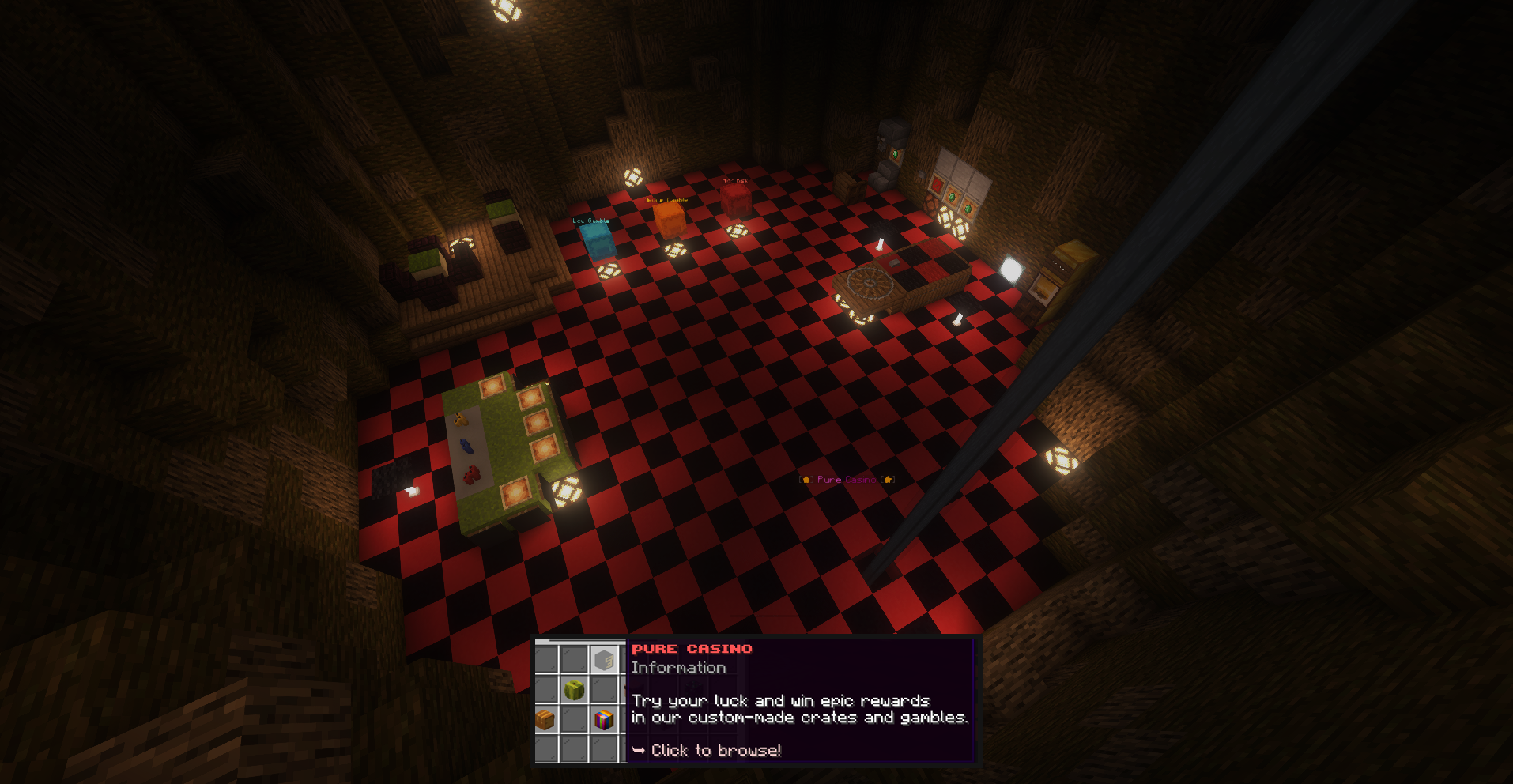Select the green melon block slot
The width and height of the screenshot is (1513, 784).
tap(575, 690)
